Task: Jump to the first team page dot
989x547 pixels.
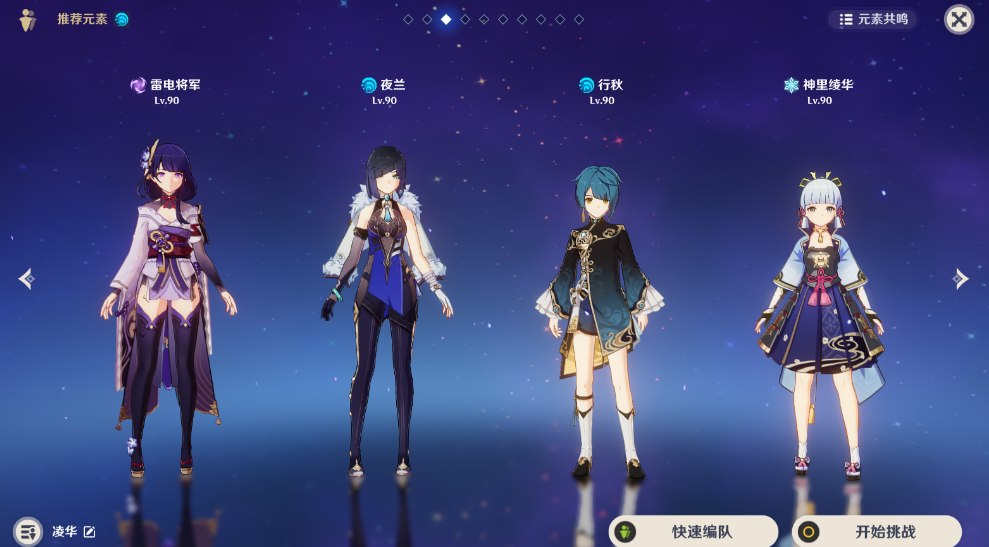Action: coord(408,19)
